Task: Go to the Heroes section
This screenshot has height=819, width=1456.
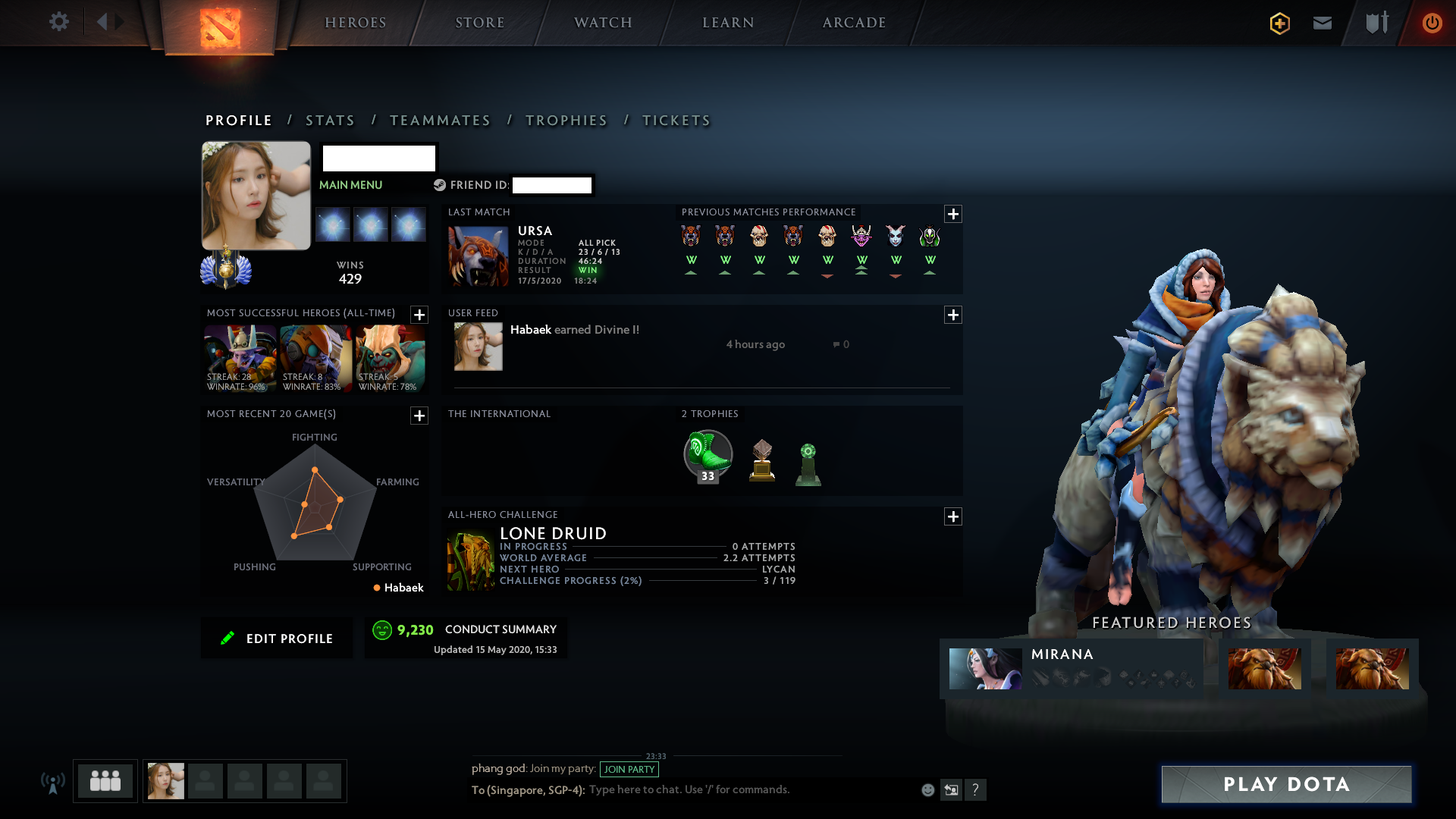Action: tap(356, 23)
